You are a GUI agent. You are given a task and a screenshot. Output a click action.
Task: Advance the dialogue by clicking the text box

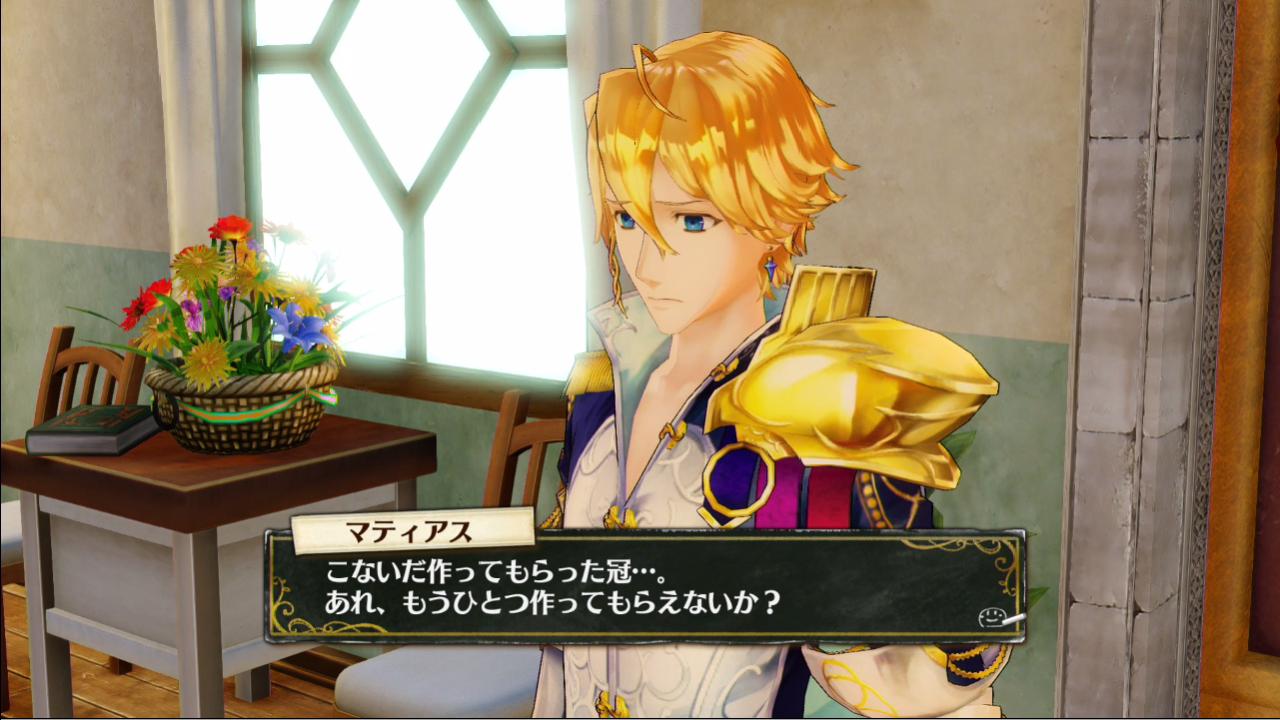[x=645, y=588]
